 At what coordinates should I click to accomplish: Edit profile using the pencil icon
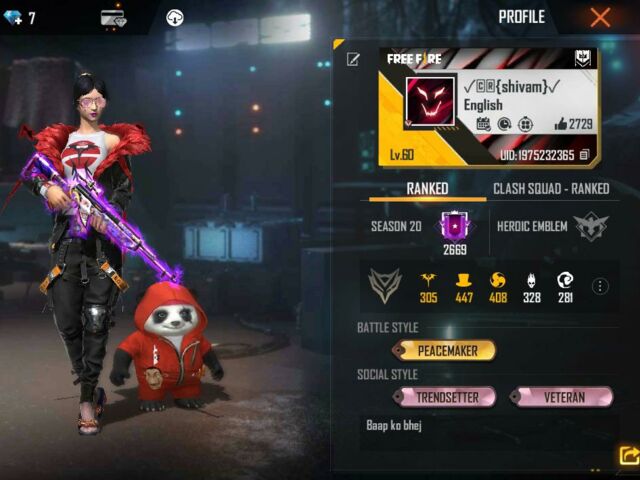(353, 60)
